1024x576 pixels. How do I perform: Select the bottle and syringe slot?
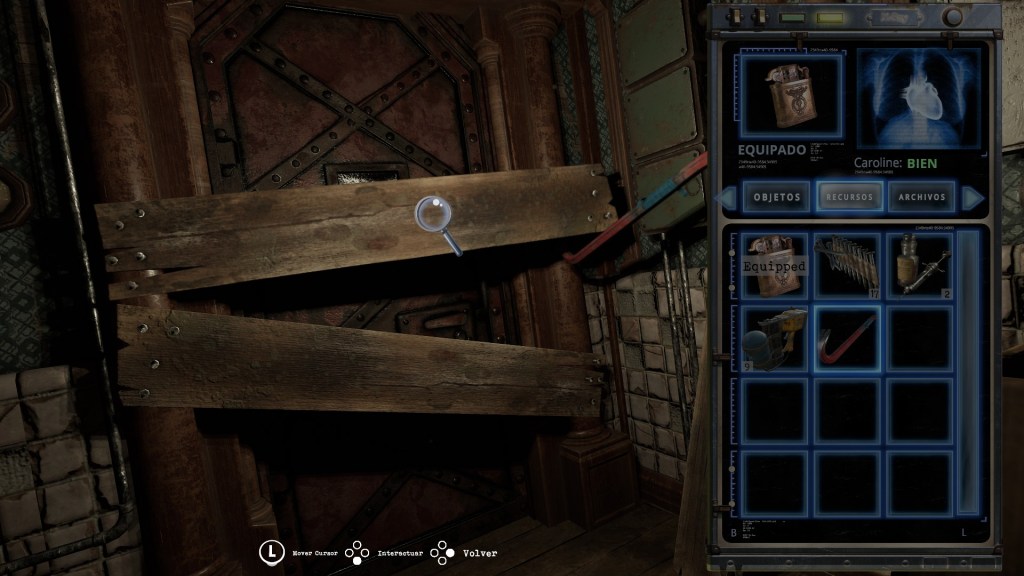coord(919,265)
